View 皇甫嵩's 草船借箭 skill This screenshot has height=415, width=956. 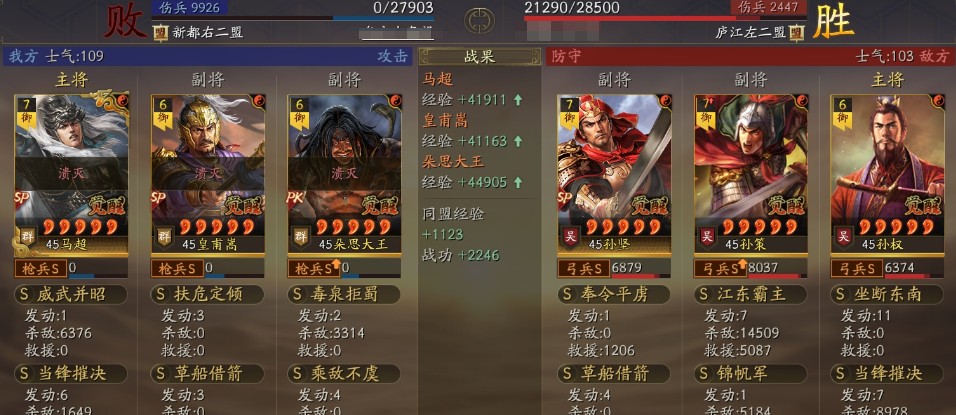click(x=208, y=373)
